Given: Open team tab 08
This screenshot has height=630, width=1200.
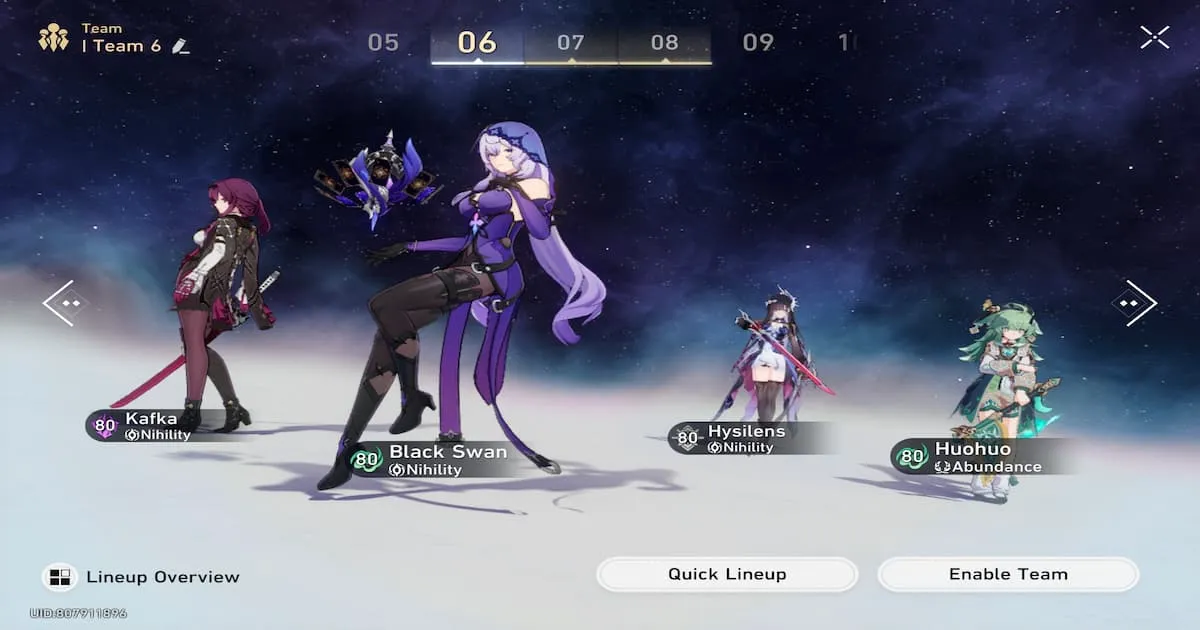Looking at the screenshot, I should pos(664,43).
